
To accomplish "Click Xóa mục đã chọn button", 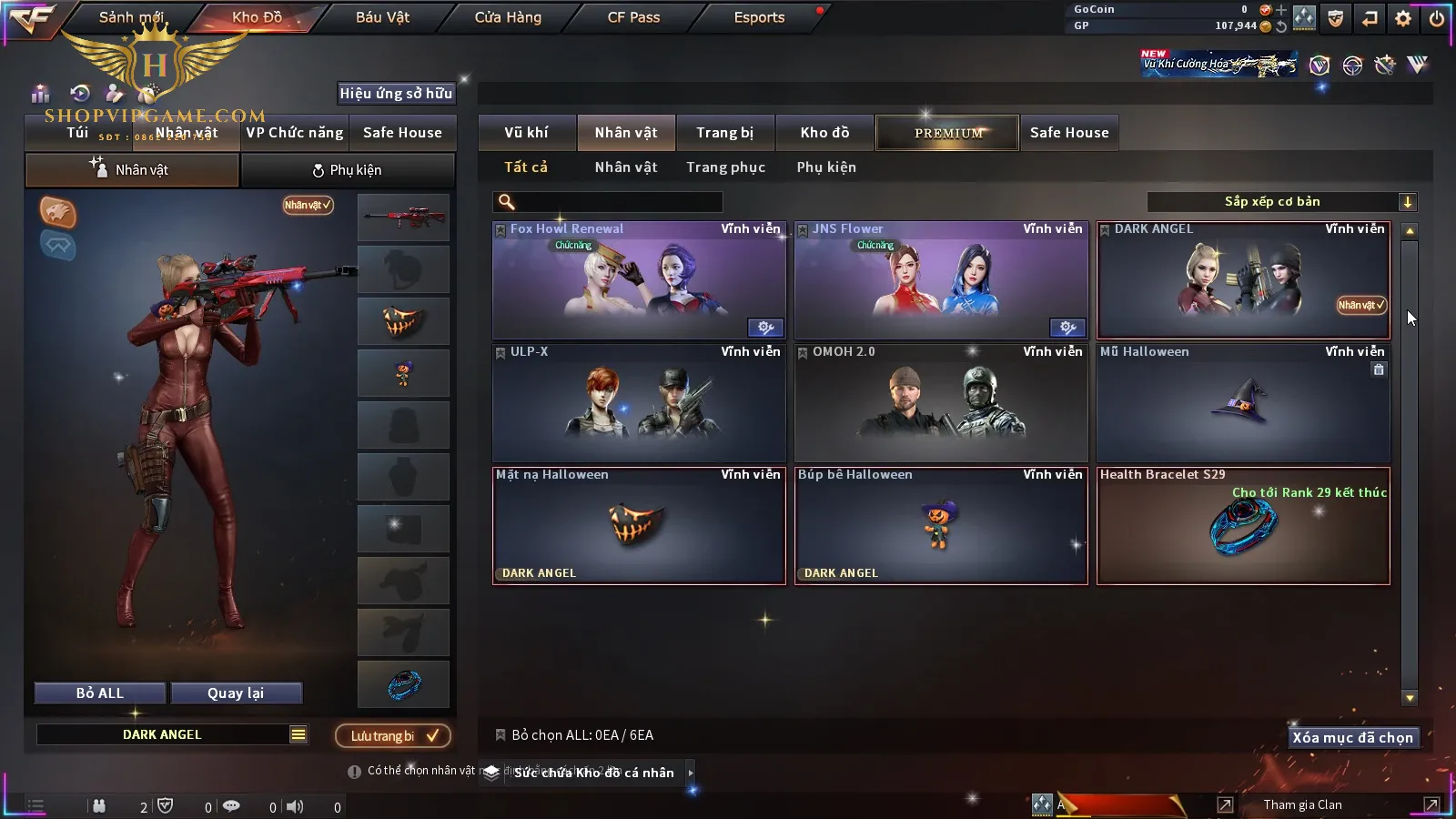I will click(x=1352, y=738).
